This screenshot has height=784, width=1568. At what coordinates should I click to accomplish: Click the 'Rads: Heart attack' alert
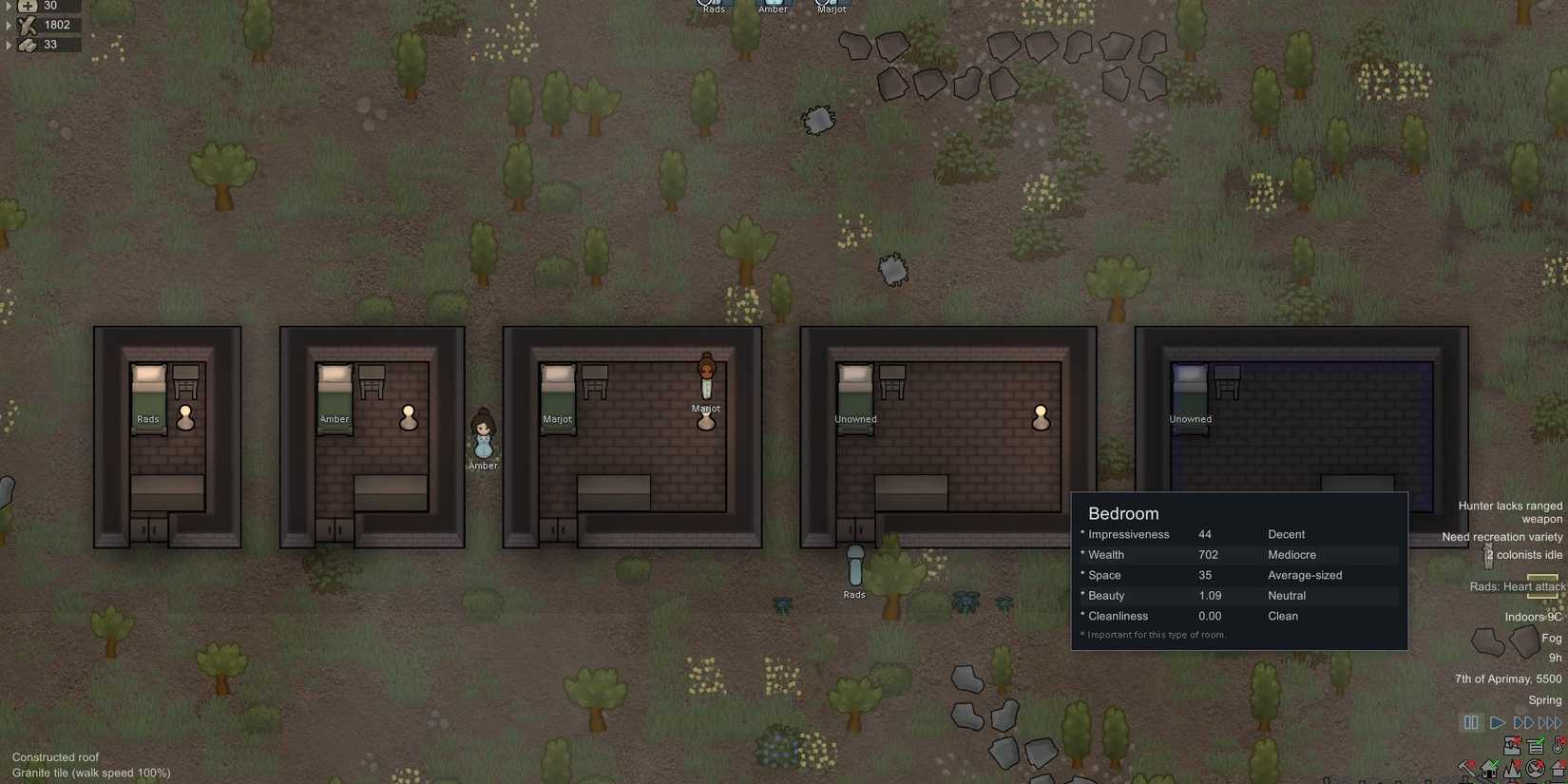[x=1515, y=586]
